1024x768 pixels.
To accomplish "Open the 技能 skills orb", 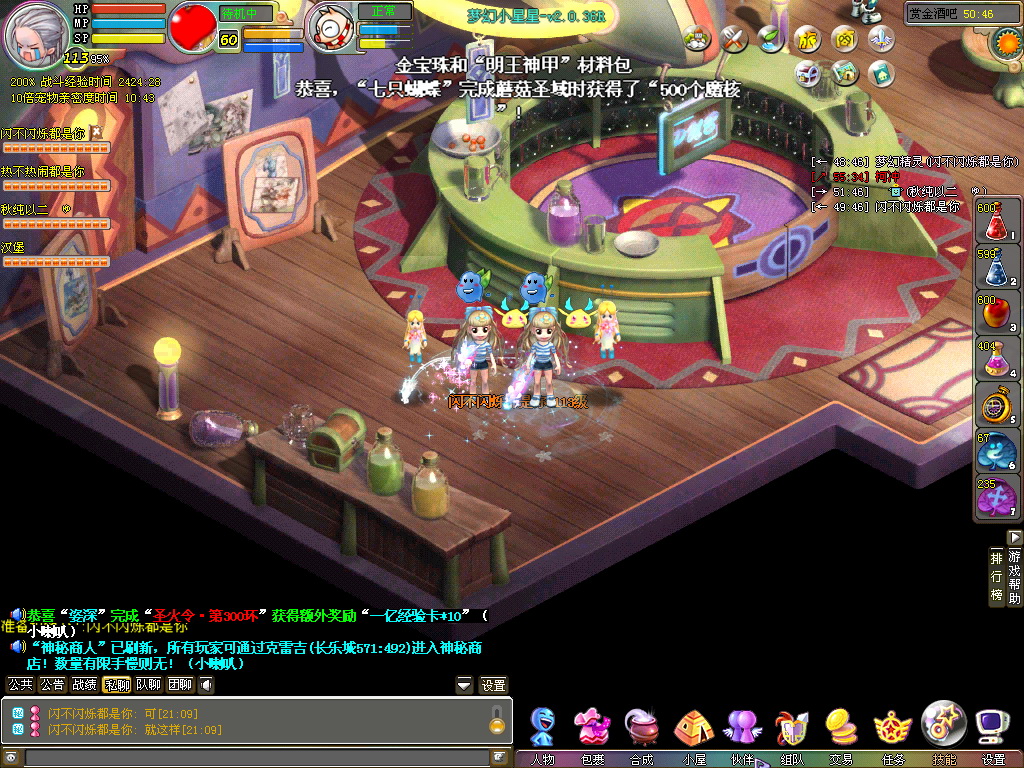I will [x=943, y=726].
